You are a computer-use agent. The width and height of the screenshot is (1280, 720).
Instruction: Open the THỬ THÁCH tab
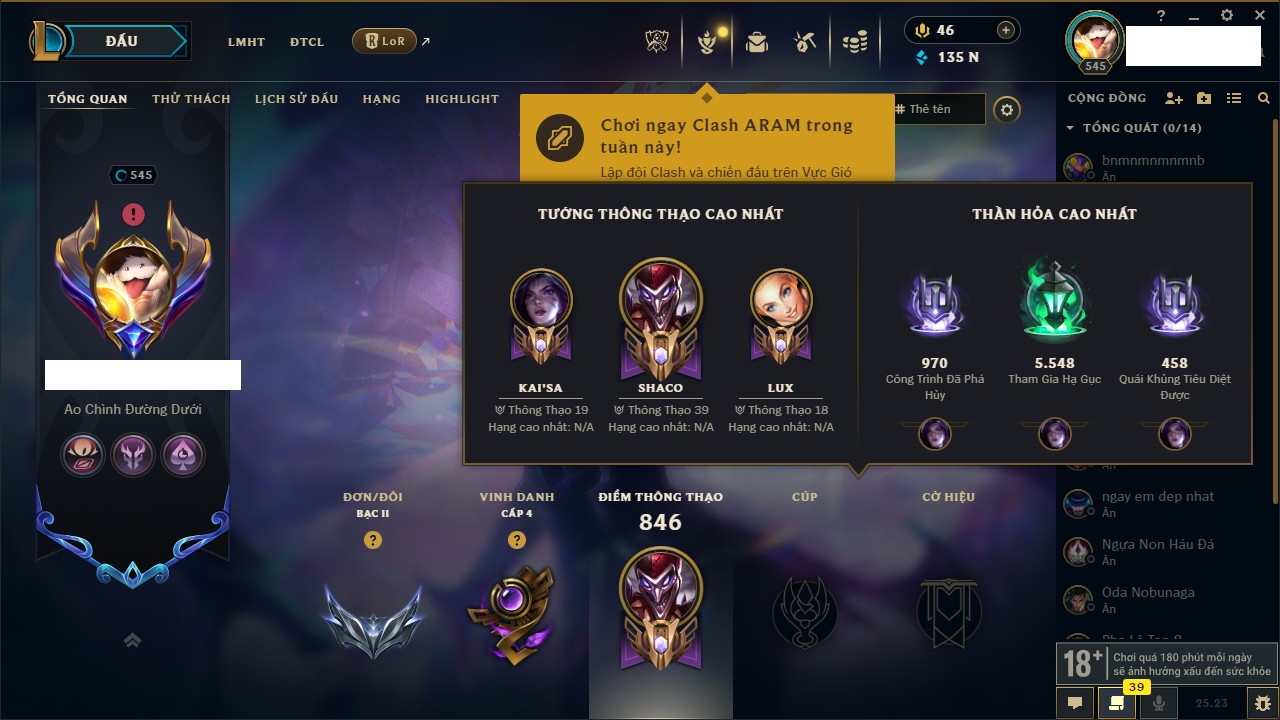tap(191, 99)
